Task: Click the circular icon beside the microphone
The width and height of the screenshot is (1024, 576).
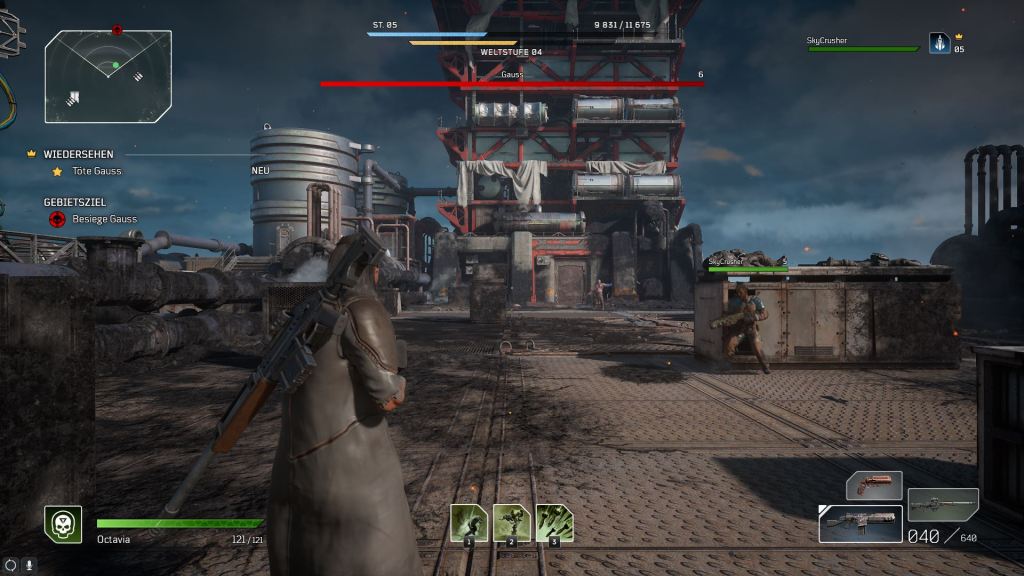Action: pyautogui.click(x=11, y=565)
